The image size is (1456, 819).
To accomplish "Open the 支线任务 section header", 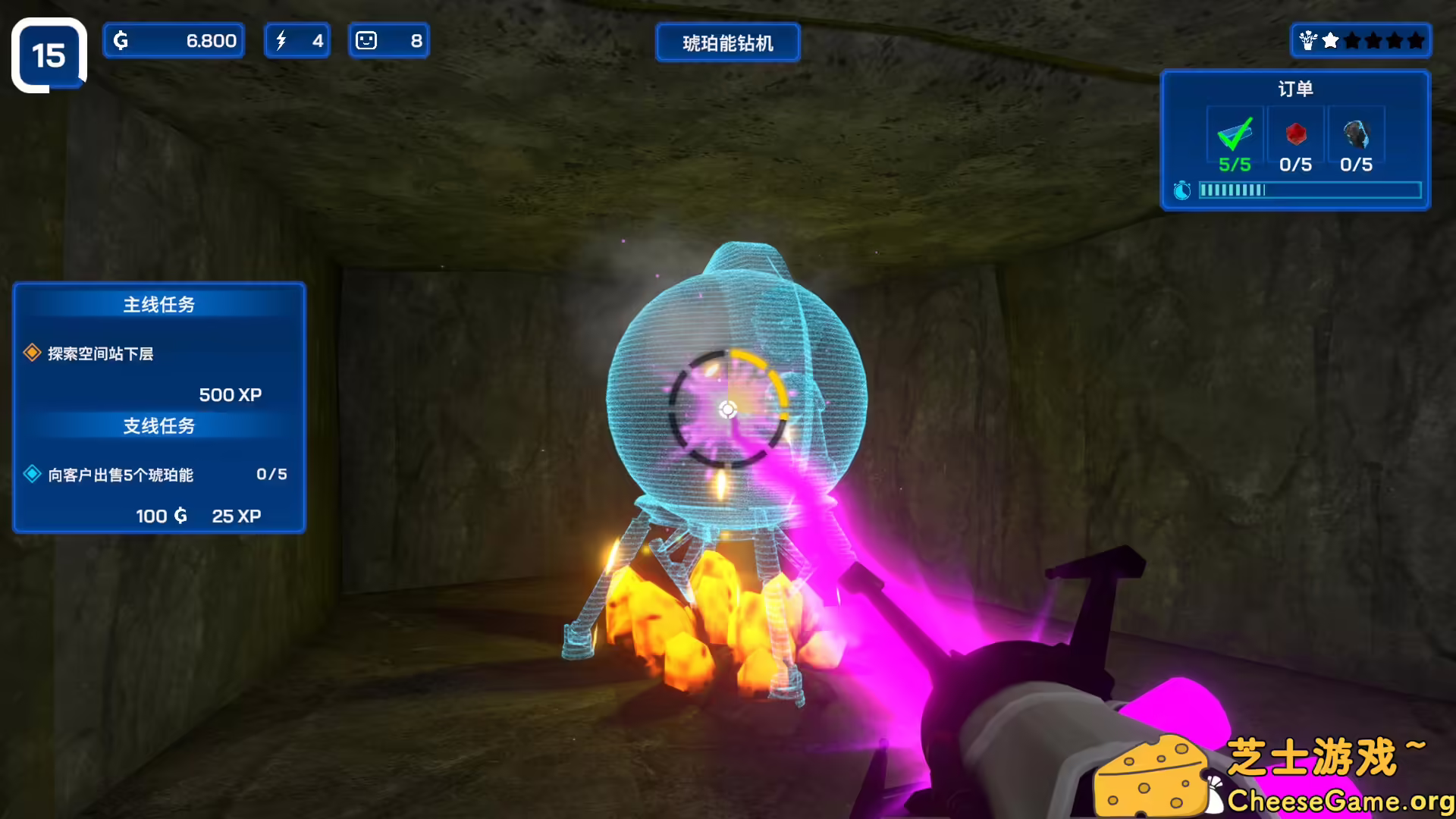I will click(x=158, y=426).
